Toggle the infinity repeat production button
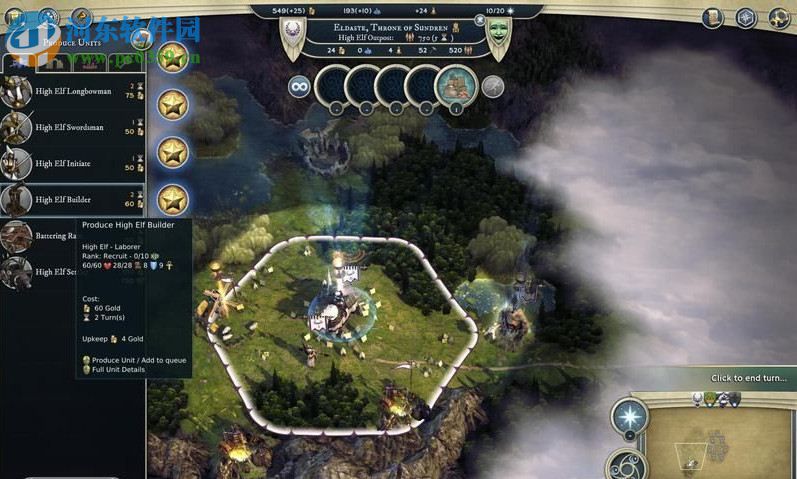Screen dimensions: 797x479 298,86
